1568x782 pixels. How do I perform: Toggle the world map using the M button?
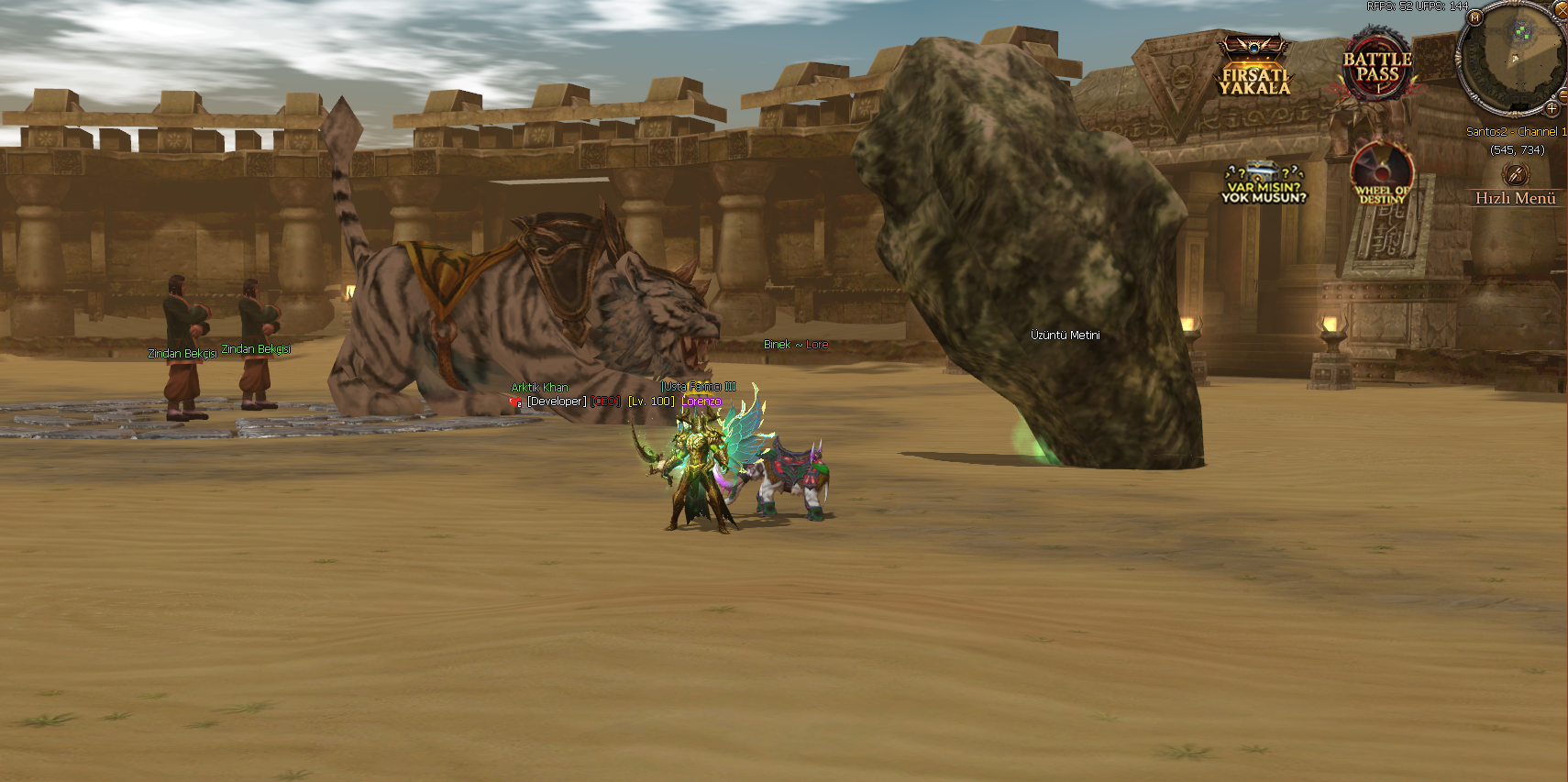1474,18
